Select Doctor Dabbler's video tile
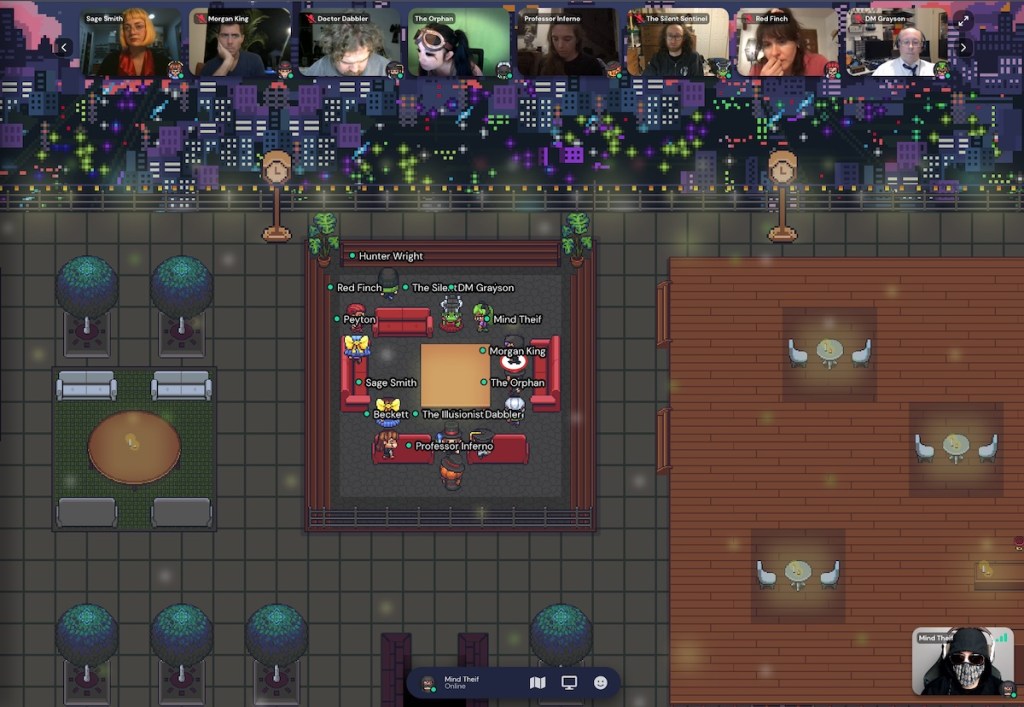The width and height of the screenshot is (1024, 707). (349, 43)
